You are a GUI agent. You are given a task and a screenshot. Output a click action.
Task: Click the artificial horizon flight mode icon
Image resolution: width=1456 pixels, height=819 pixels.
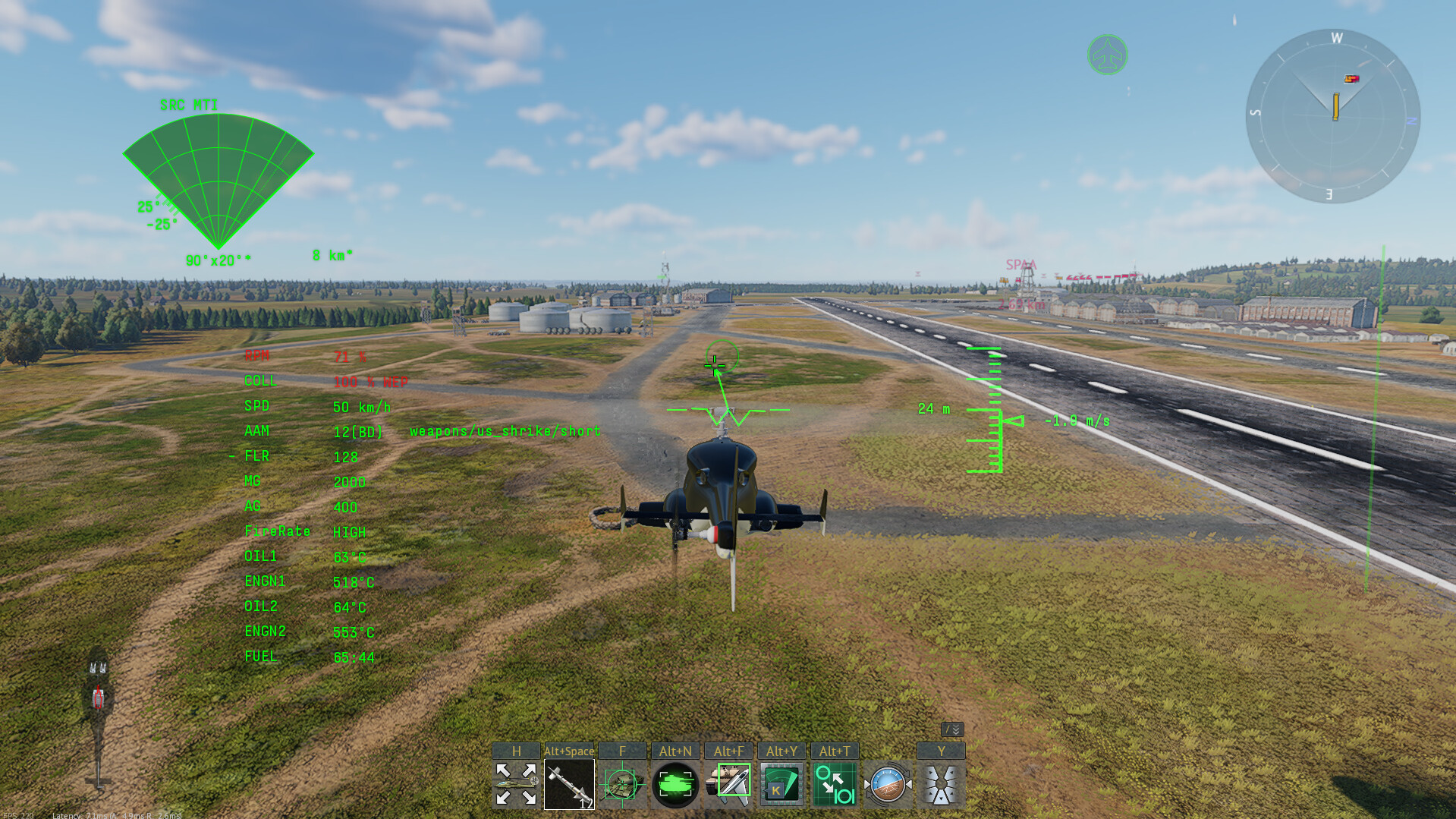[887, 784]
